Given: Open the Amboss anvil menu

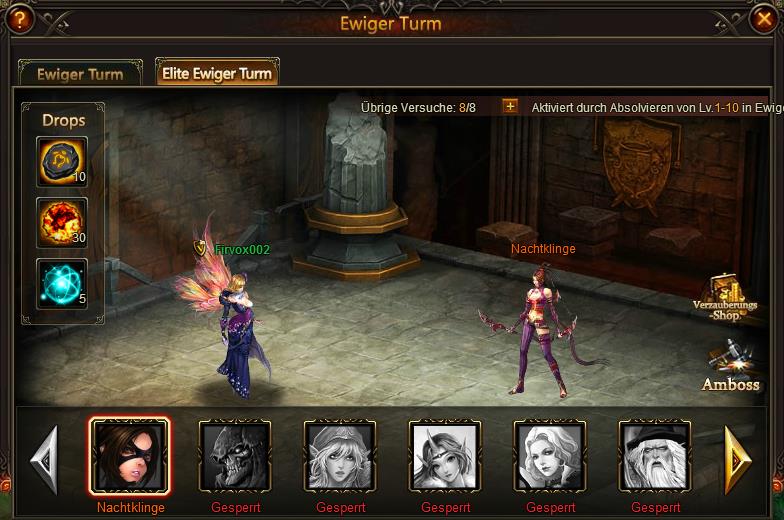Looking at the screenshot, I should tap(731, 368).
